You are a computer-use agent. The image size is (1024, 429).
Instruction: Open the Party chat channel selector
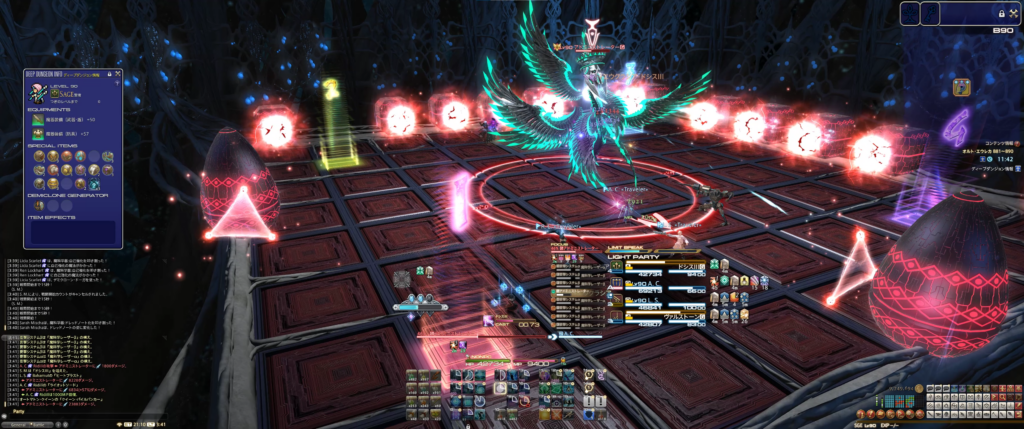pyautogui.click(x=17, y=411)
